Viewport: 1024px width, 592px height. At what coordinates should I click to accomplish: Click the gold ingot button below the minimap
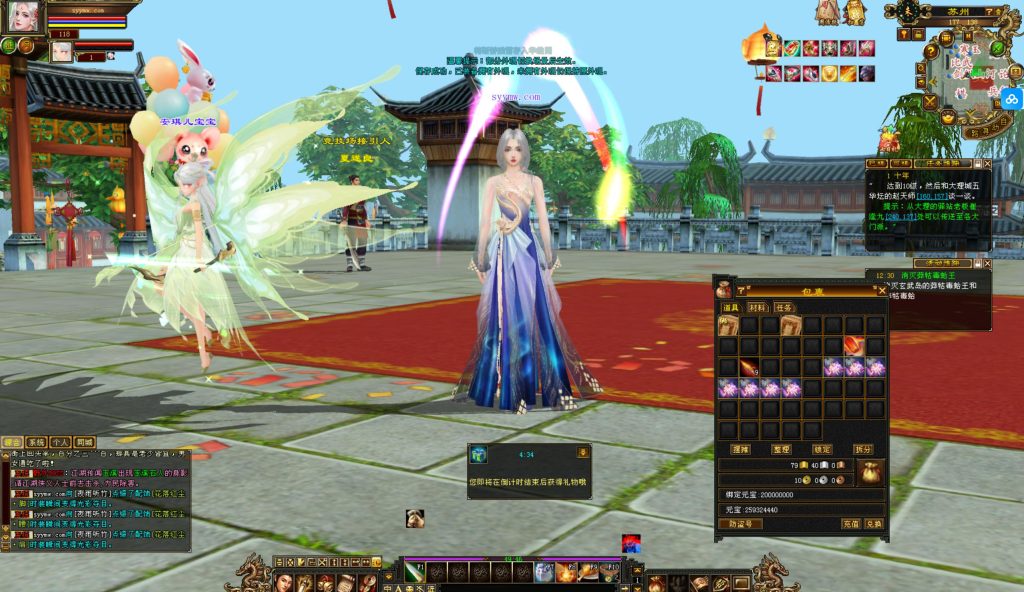click(x=947, y=117)
